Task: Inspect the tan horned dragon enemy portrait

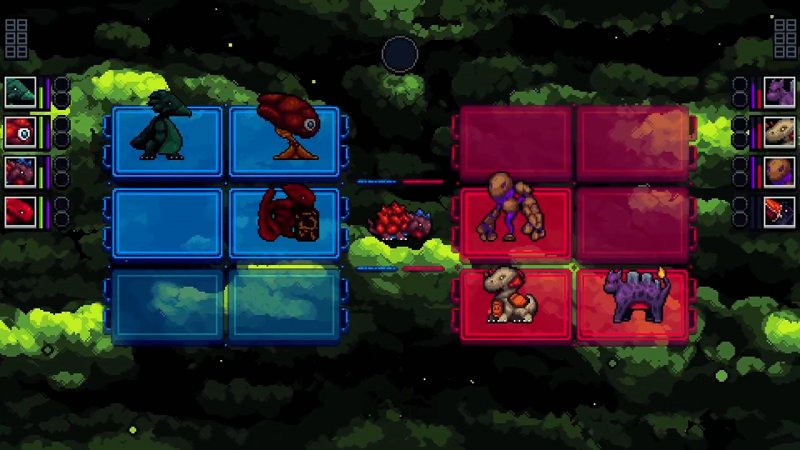Action: tap(779, 131)
